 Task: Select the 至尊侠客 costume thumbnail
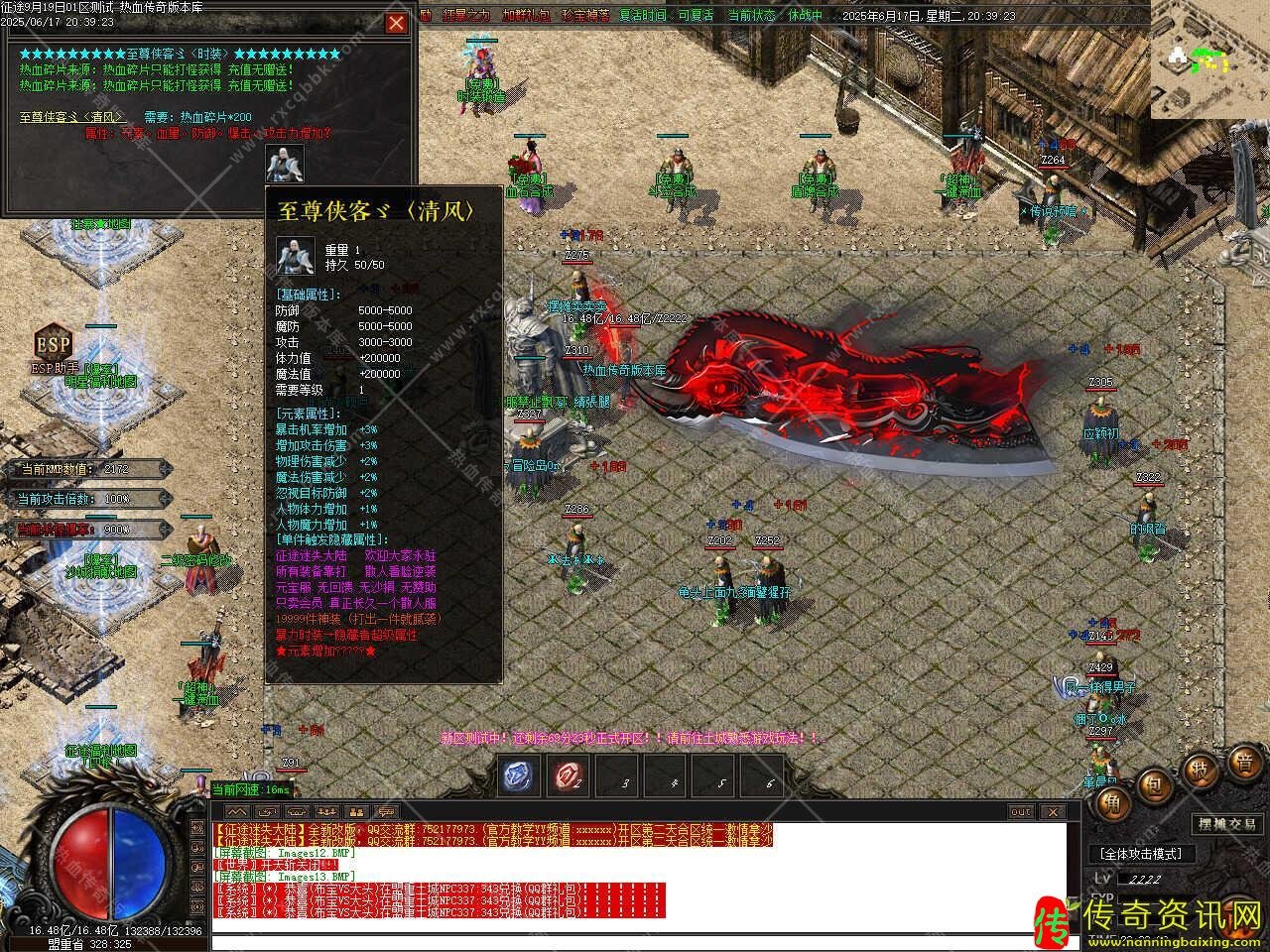coord(285,164)
